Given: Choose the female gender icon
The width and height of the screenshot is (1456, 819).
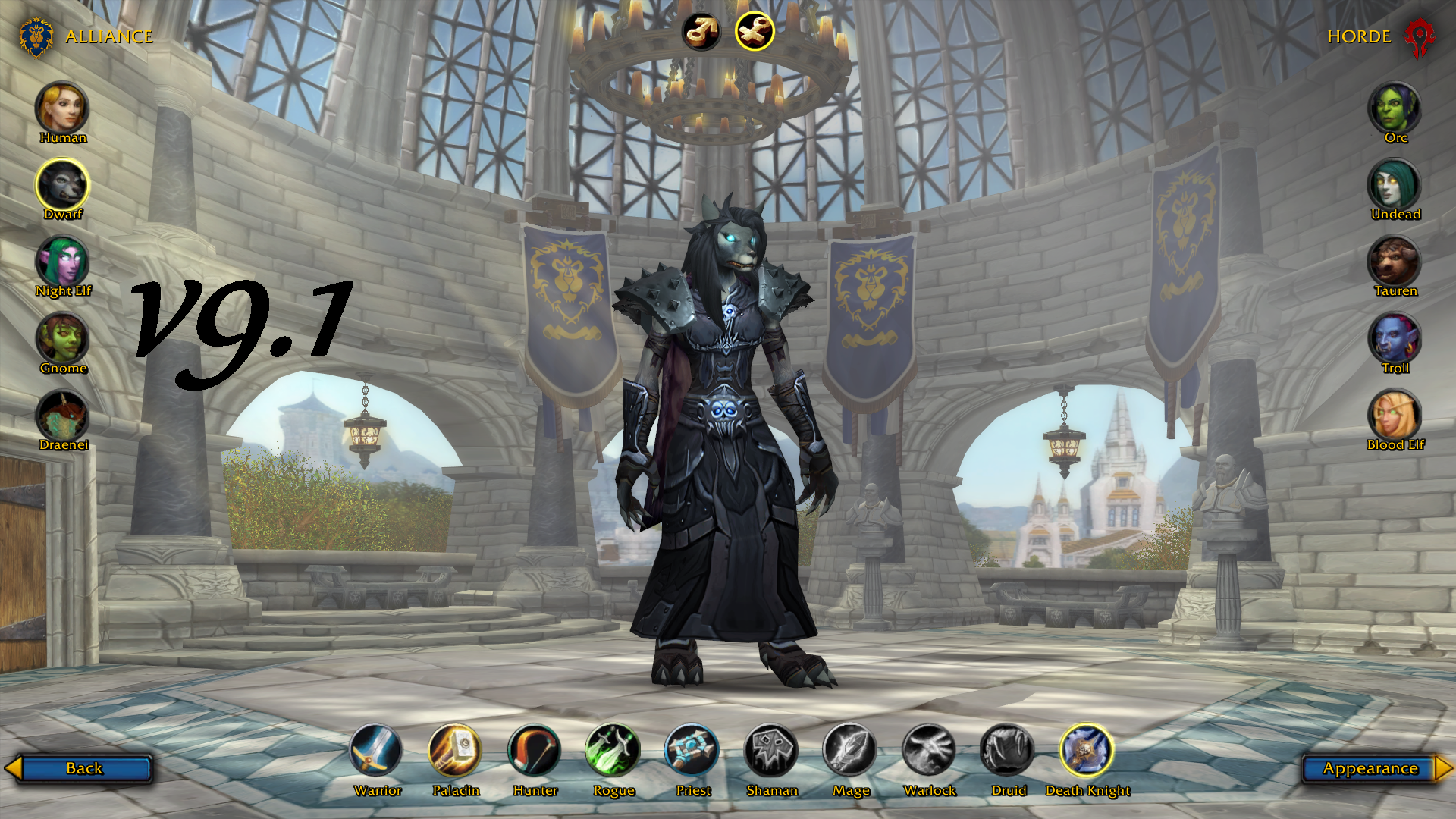Looking at the screenshot, I should coord(755,32).
